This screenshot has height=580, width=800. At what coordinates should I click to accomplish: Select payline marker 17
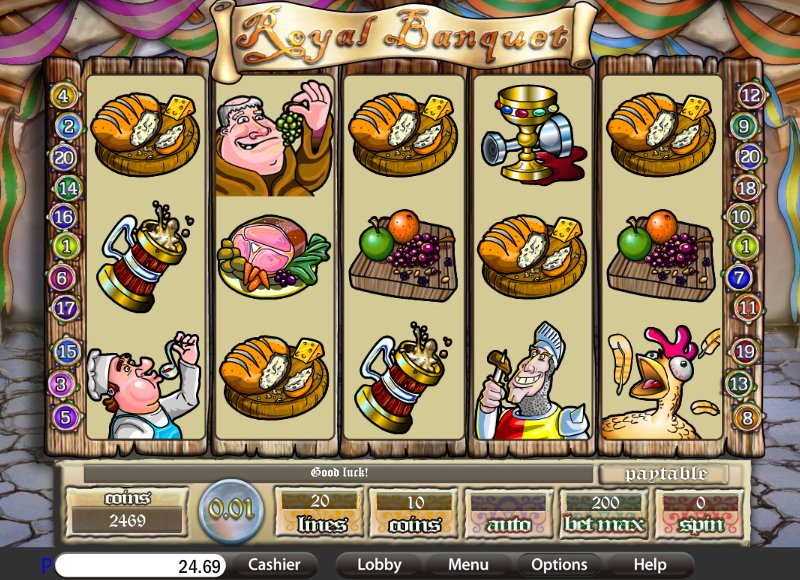pyautogui.click(x=66, y=309)
